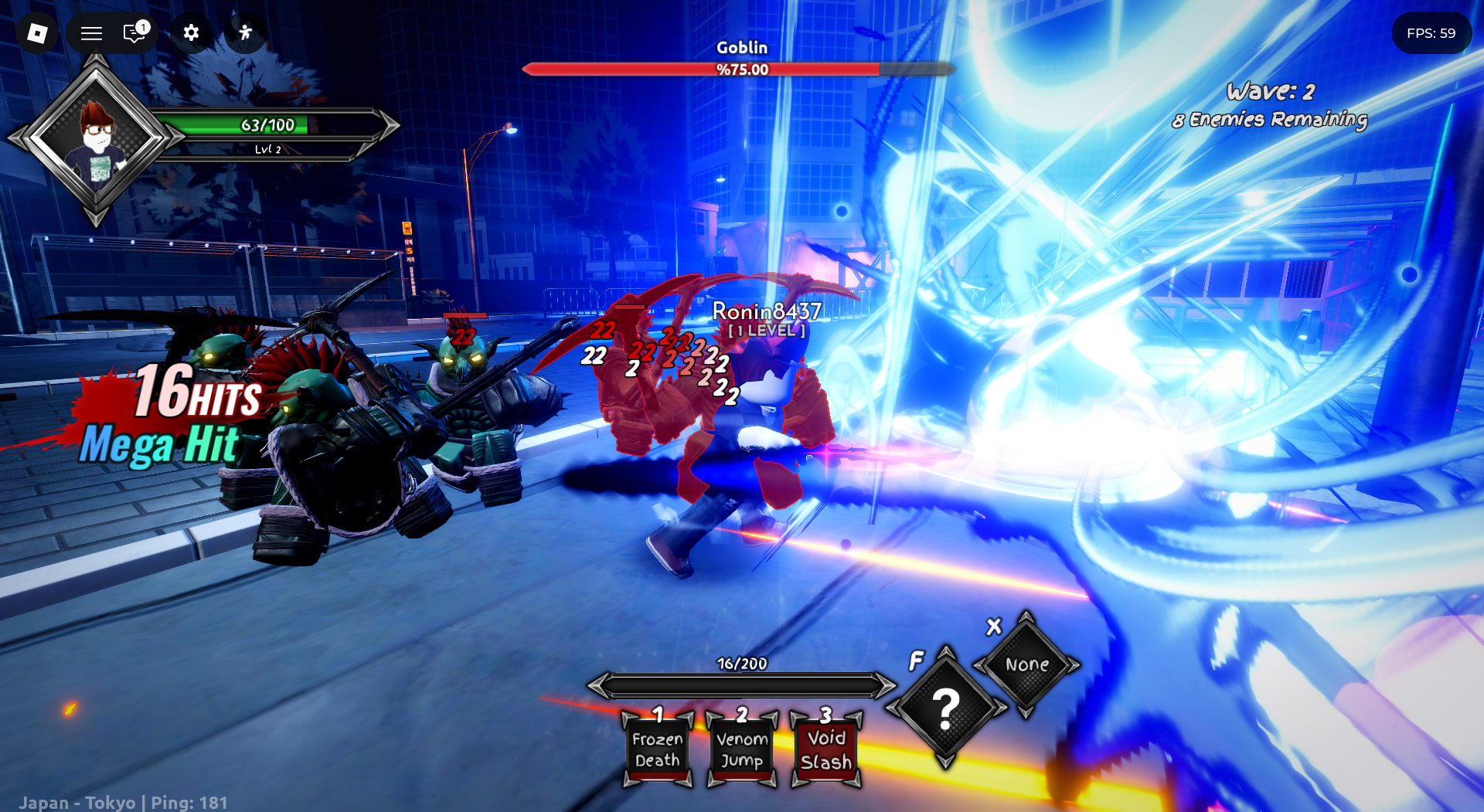The height and width of the screenshot is (812, 1484).
Task: Open the chat with one notification
Action: point(135,32)
